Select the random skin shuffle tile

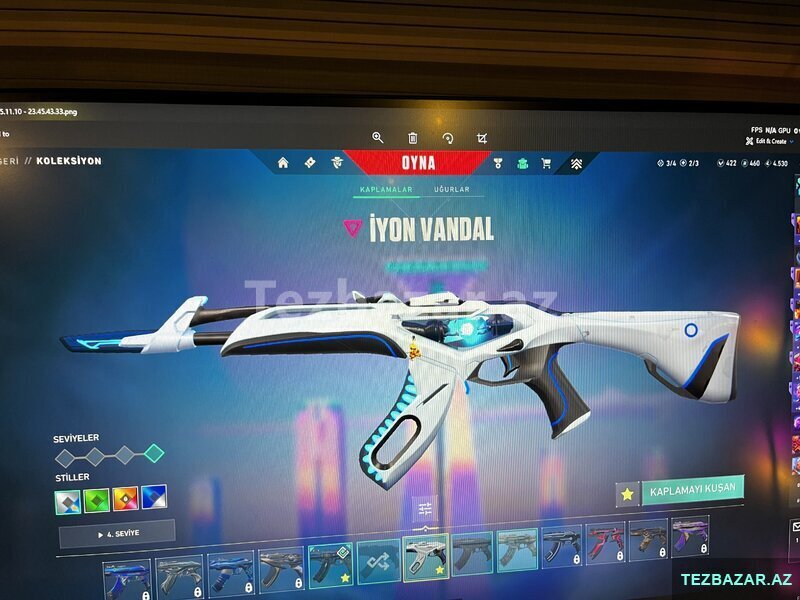pyautogui.click(x=378, y=559)
